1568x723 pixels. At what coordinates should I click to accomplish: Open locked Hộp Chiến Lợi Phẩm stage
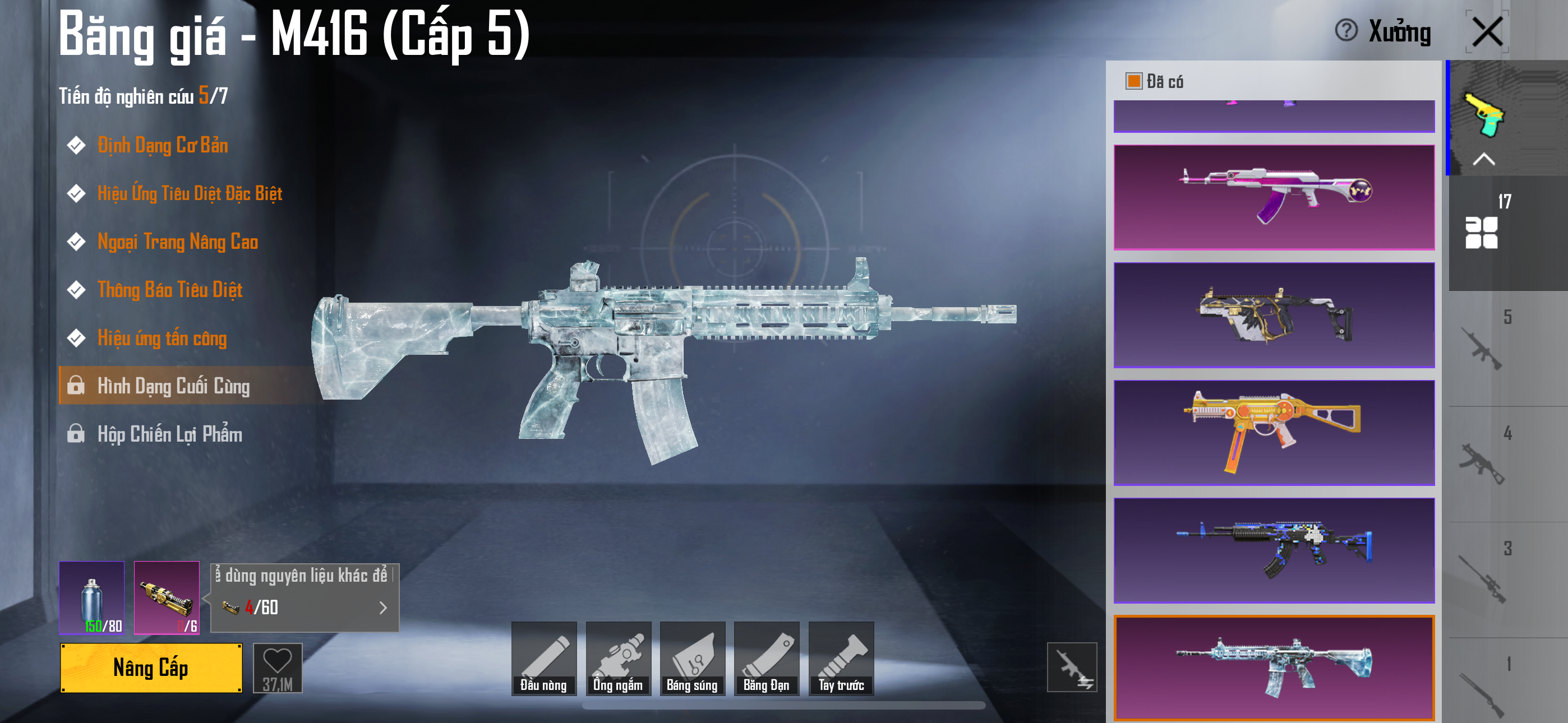[x=170, y=434]
